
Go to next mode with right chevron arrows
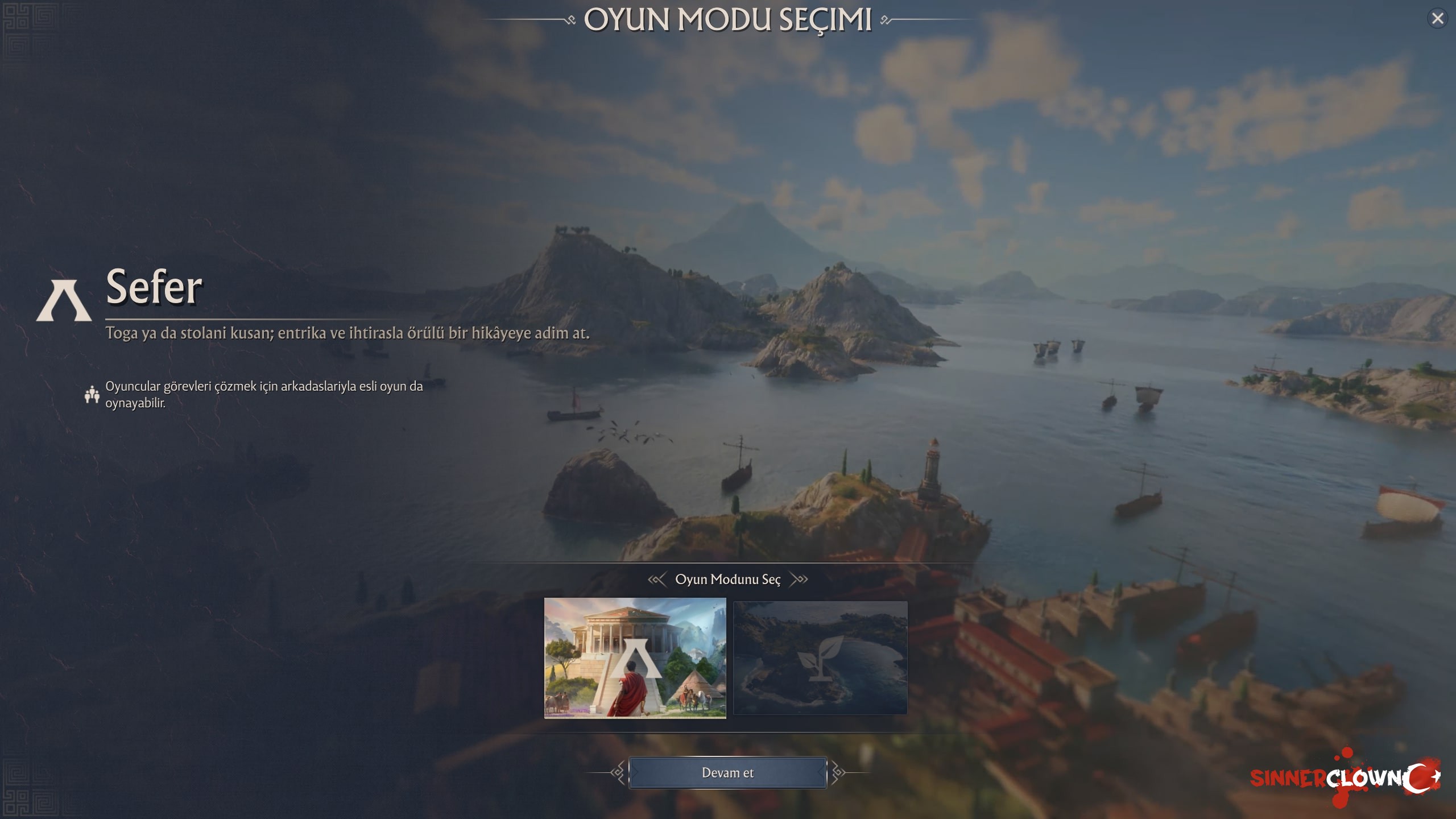click(x=799, y=580)
